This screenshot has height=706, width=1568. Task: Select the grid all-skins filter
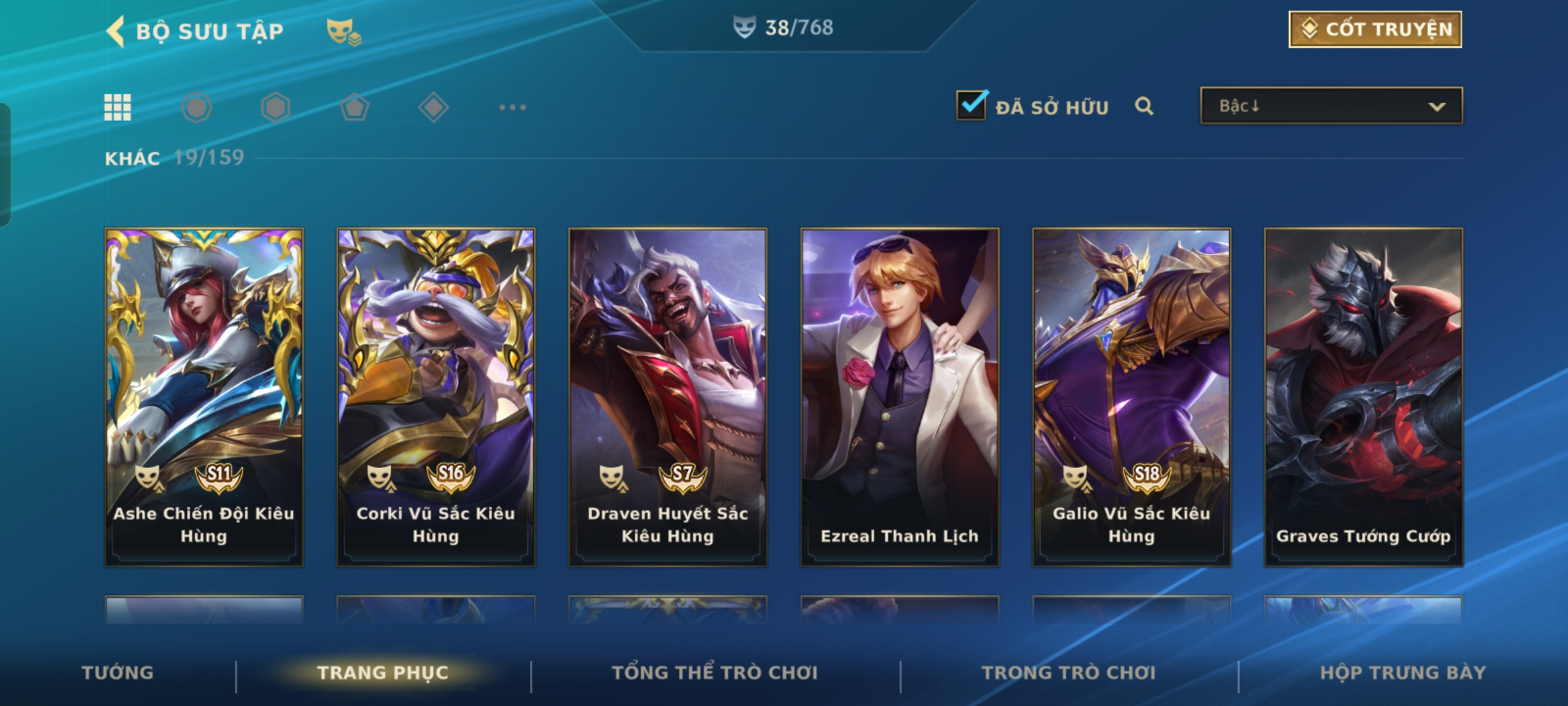[118, 107]
